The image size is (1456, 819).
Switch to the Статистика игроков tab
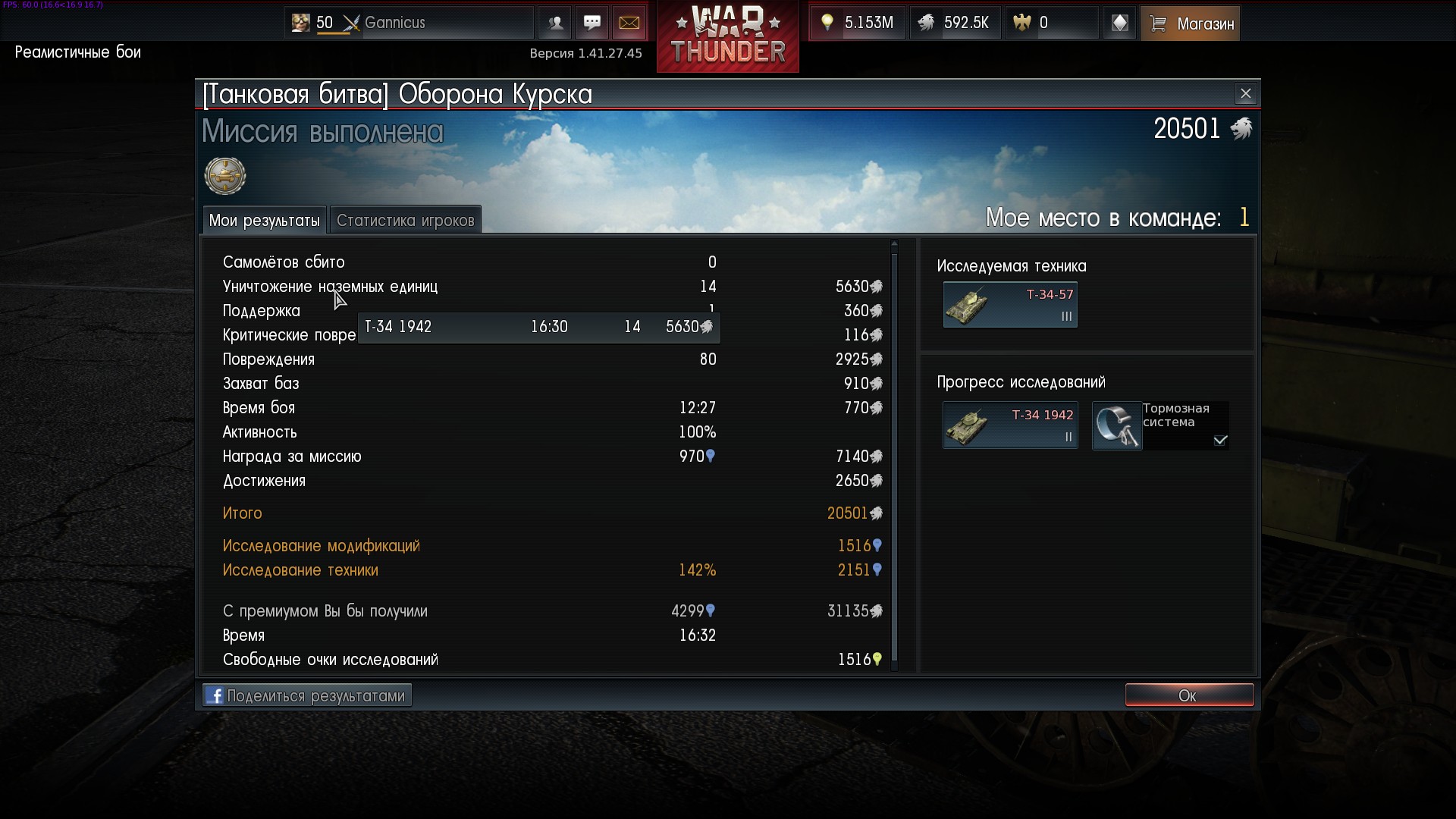click(x=405, y=221)
